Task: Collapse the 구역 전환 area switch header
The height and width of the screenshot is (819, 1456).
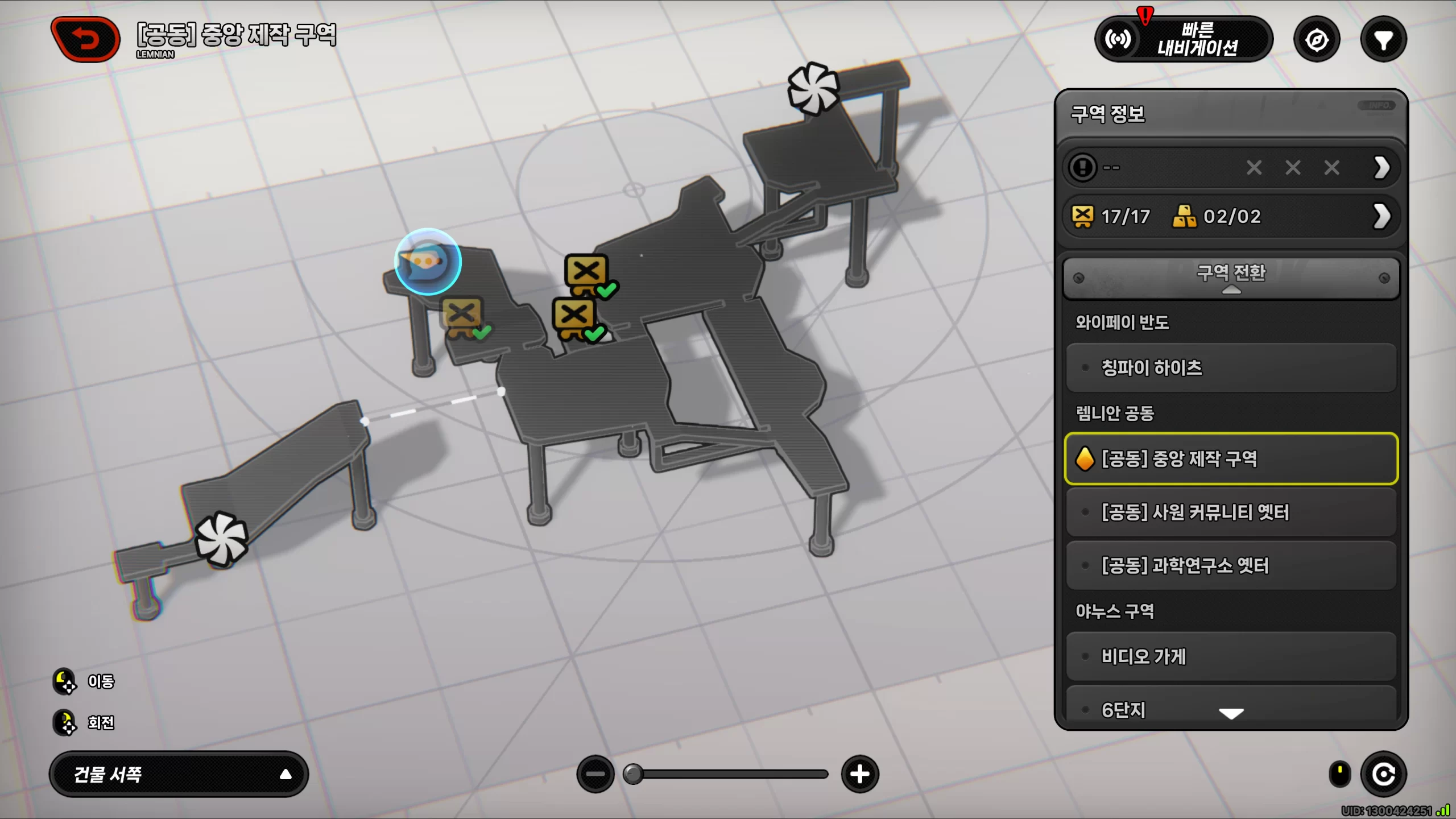Action: tap(1231, 278)
